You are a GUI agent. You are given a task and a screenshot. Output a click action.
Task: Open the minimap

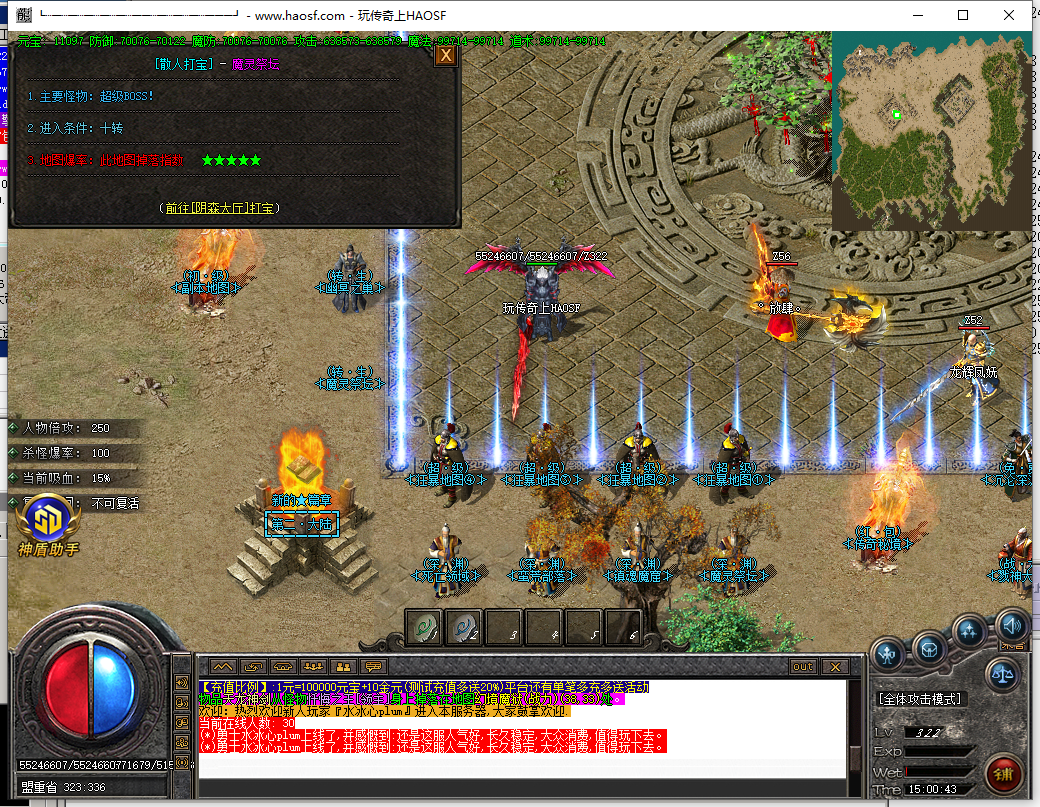[x=931, y=129]
